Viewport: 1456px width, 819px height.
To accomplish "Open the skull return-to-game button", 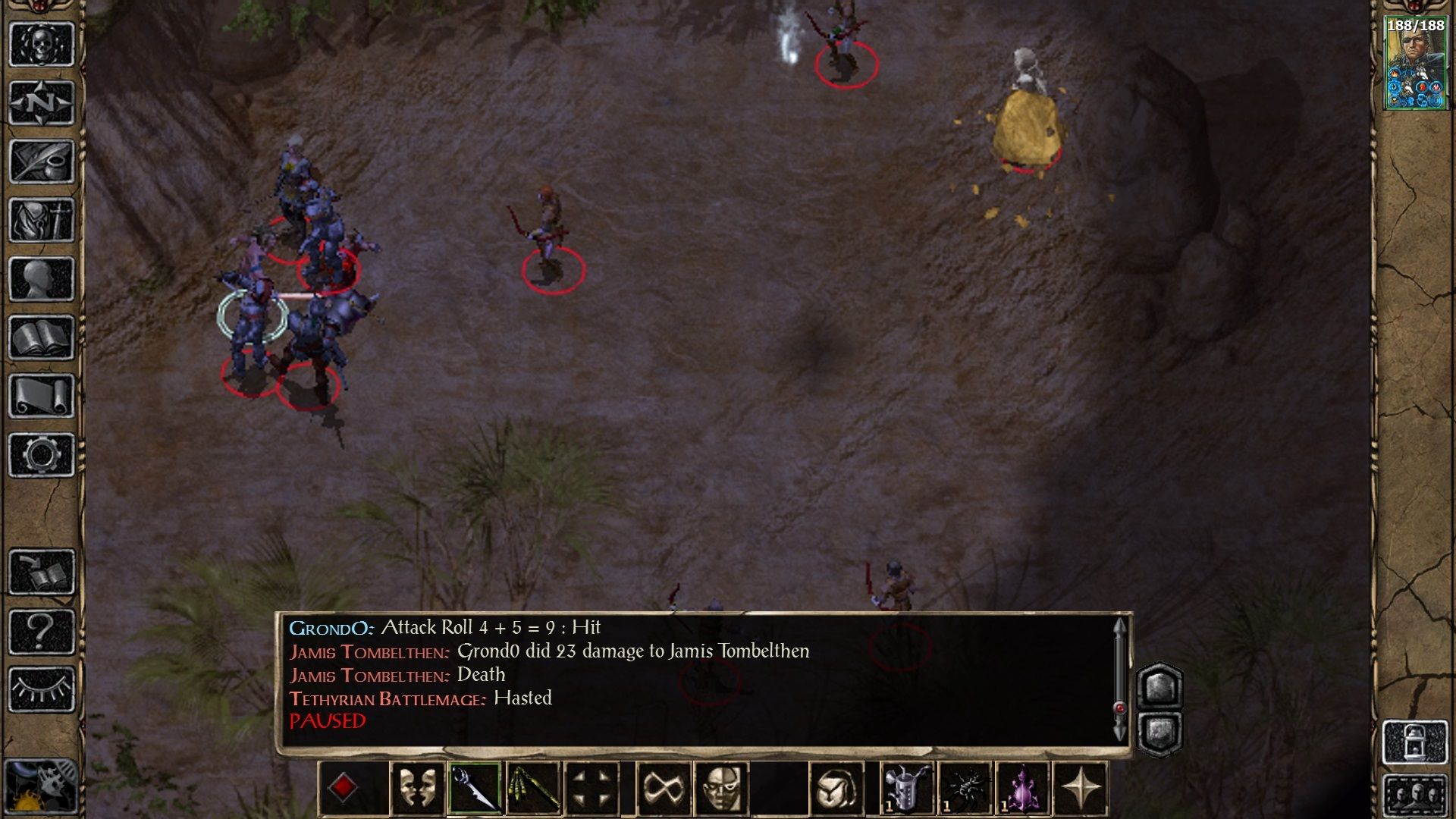I will (x=42, y=44).
